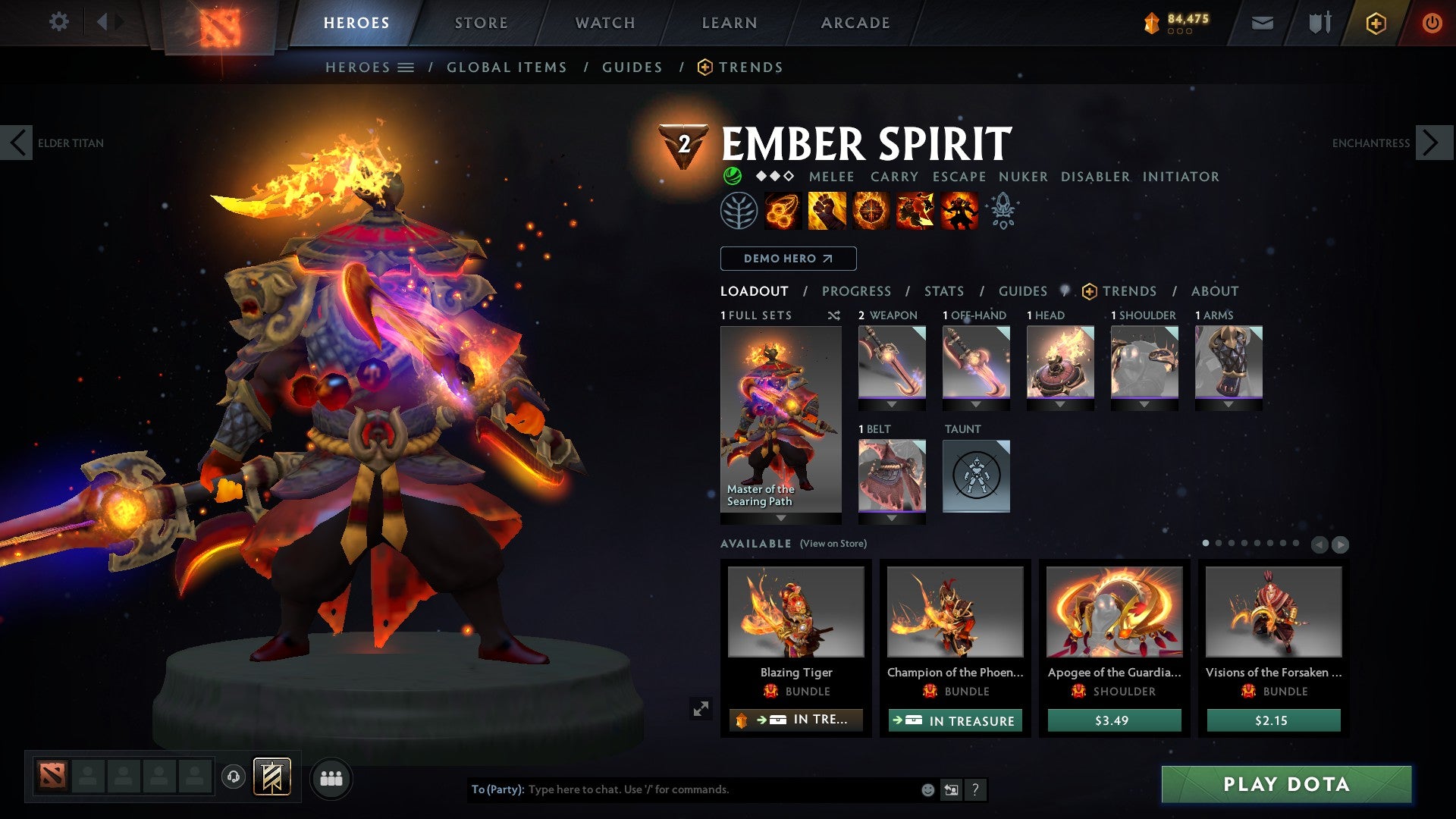Click the Aghanim's Scepter upgrade icon
This screenshot has width=1456, height=819.
click(1003, 211)
